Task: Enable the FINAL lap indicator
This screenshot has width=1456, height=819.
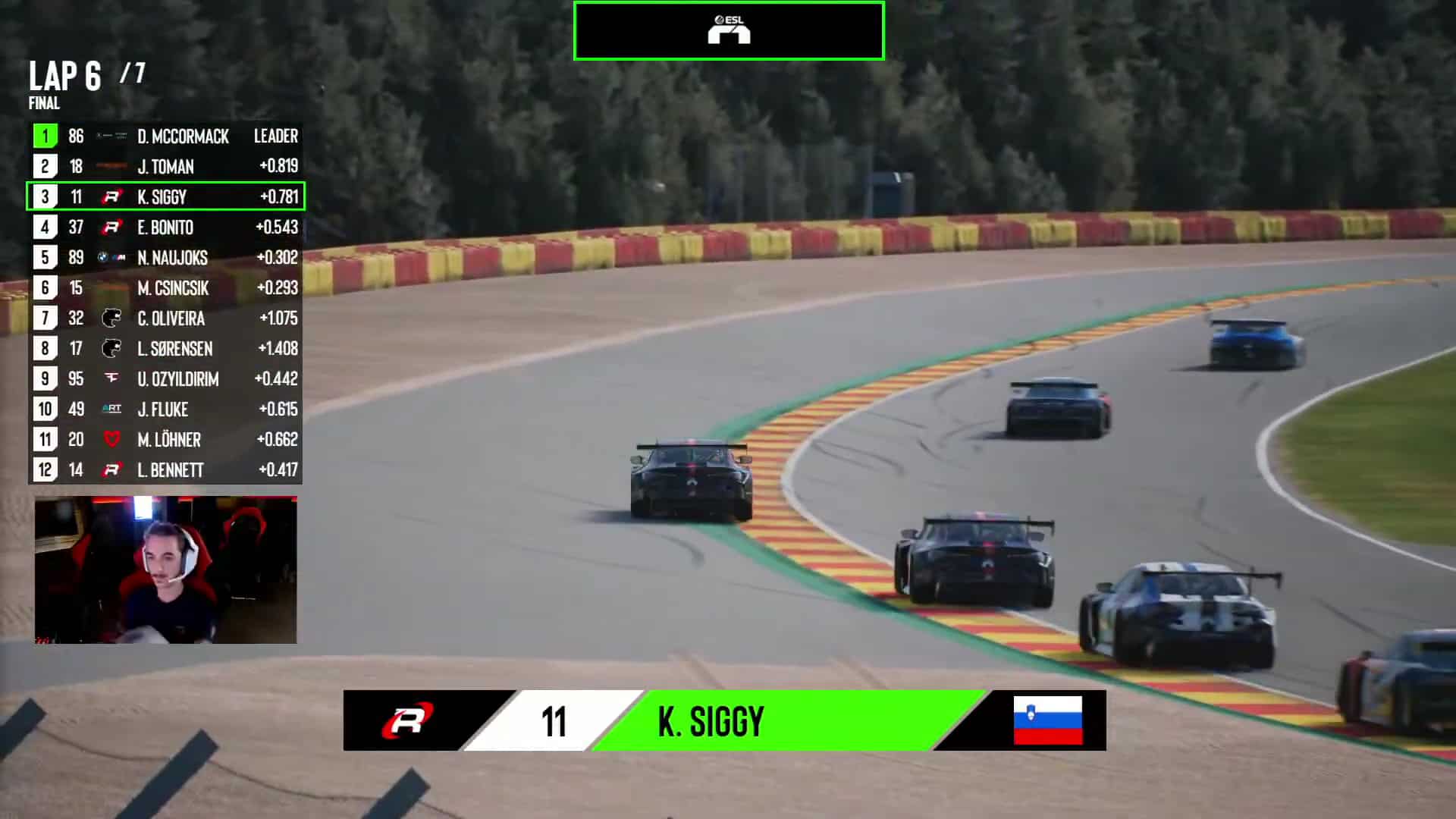Action: click(43, 104)
